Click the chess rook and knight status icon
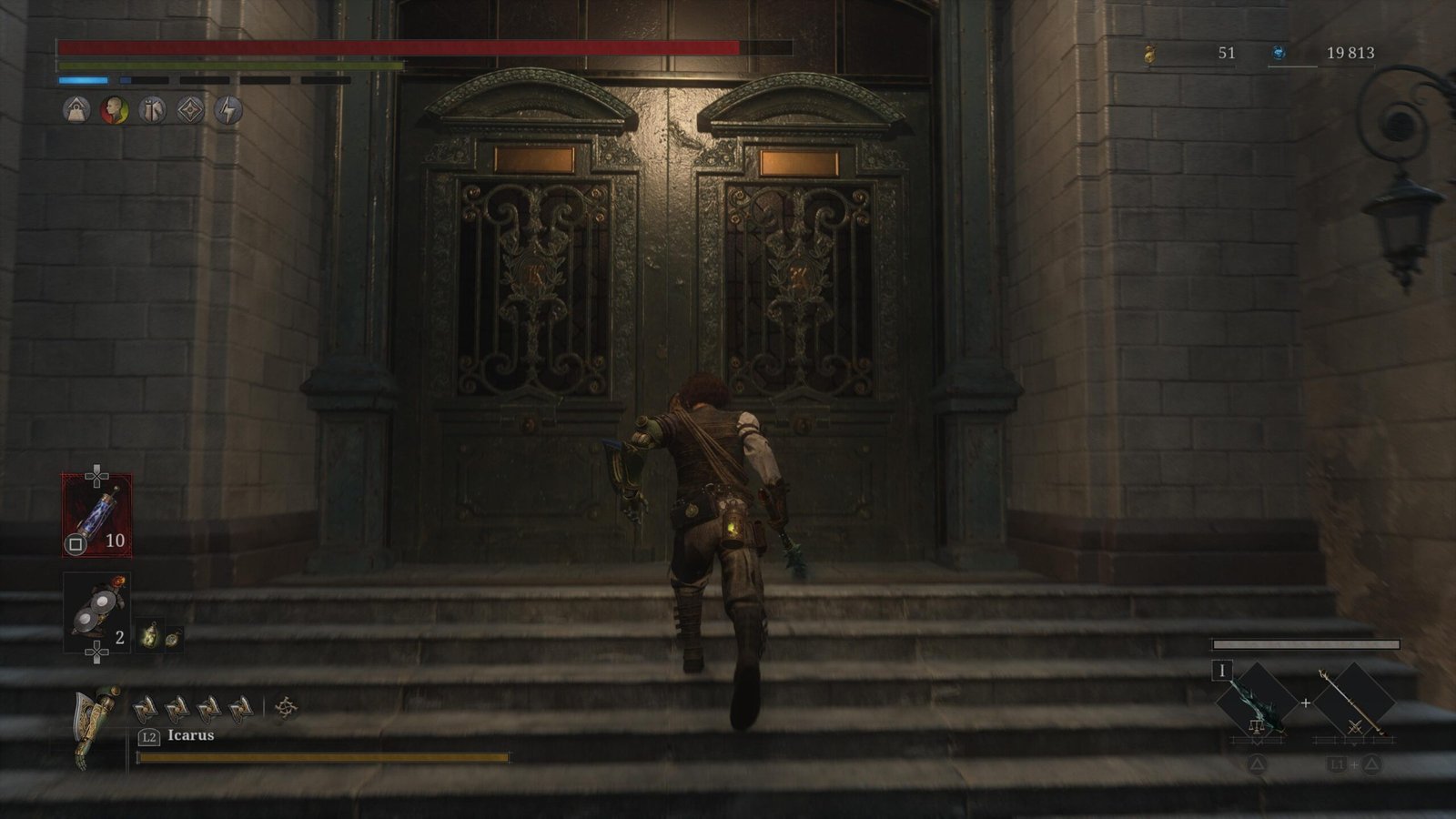This screenshot has width=1456, height=819. 152,111
